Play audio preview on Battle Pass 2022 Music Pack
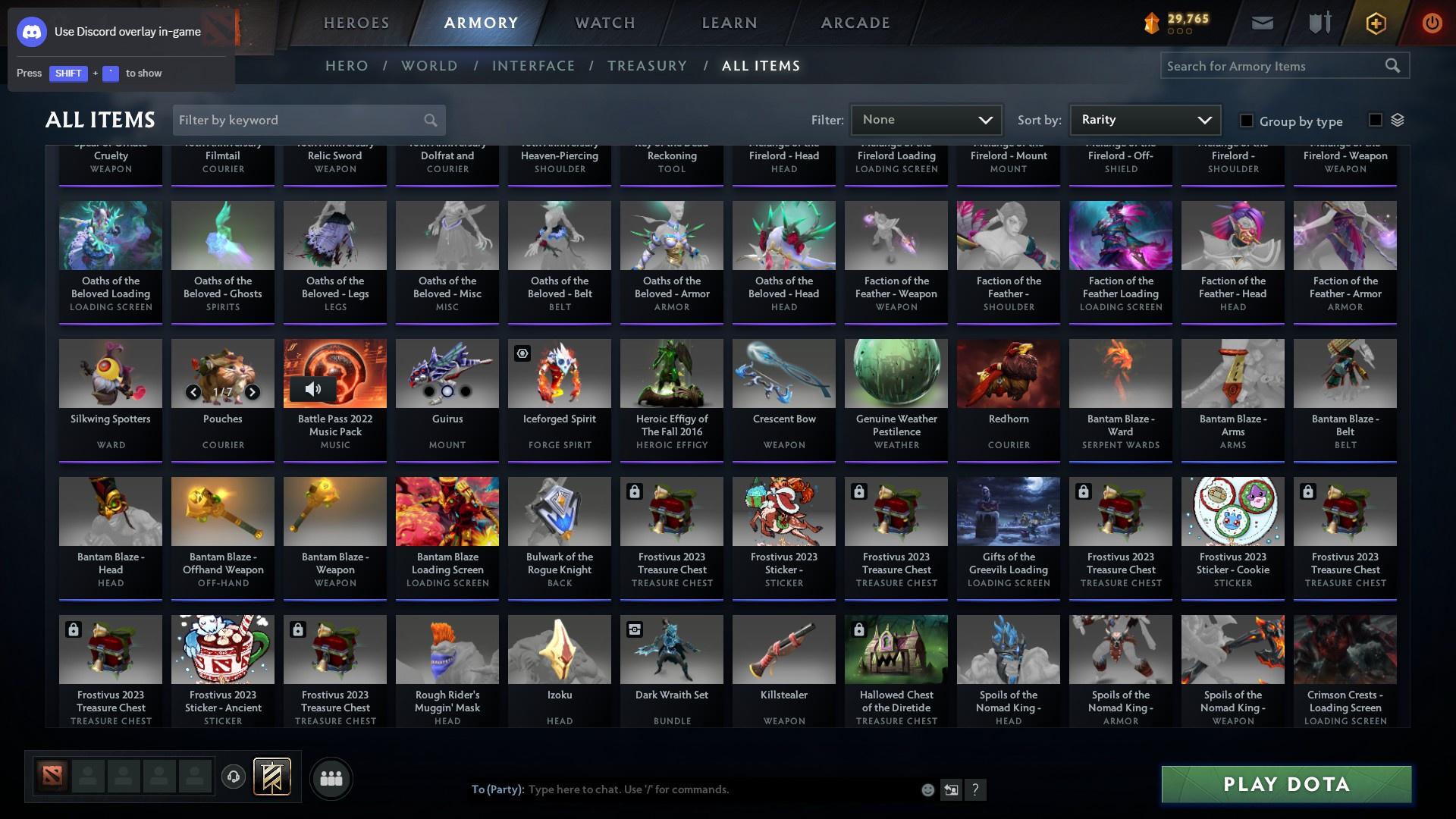1456x819 pixels. tap(312, 389)
